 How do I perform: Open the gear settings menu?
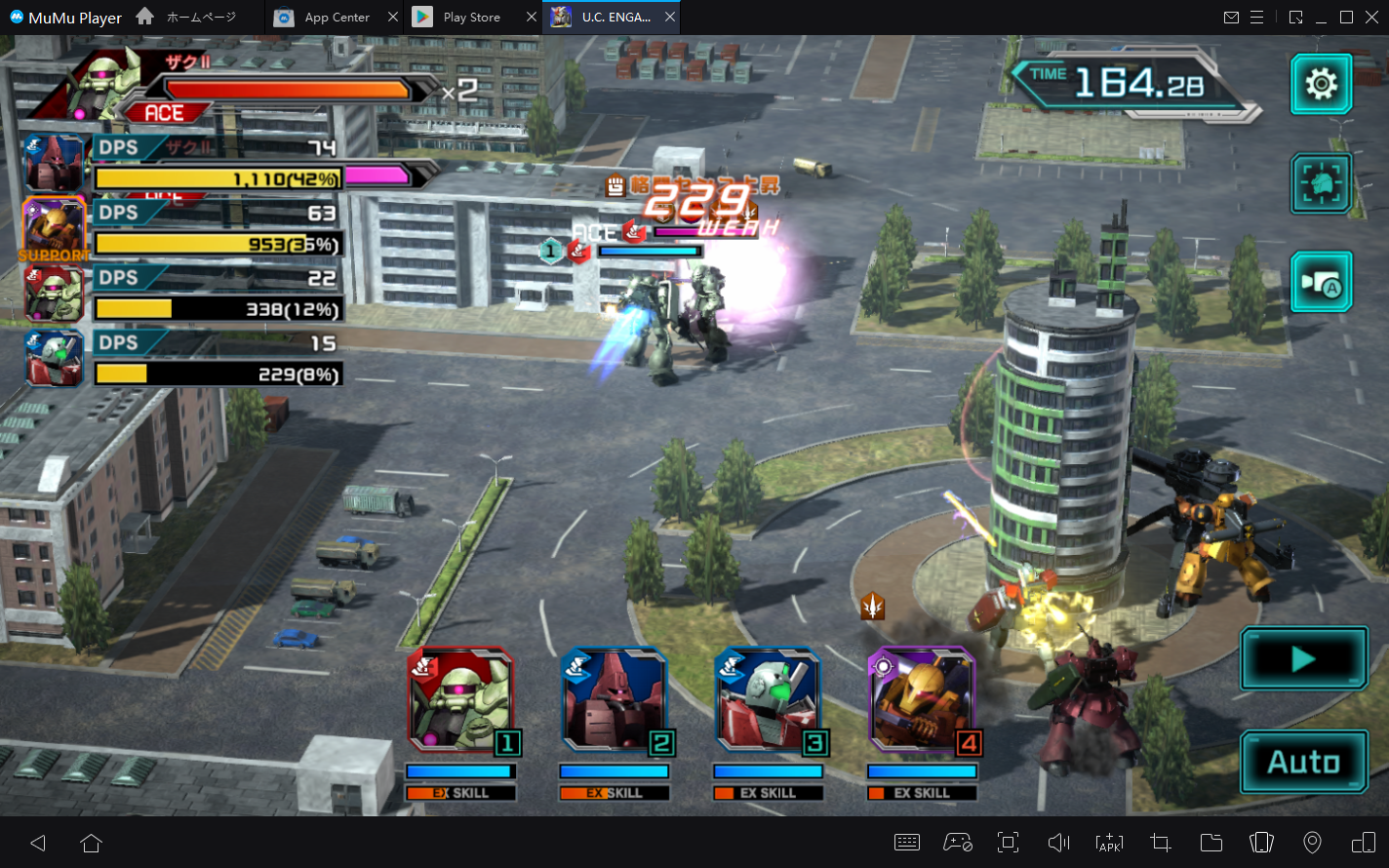1321,84
